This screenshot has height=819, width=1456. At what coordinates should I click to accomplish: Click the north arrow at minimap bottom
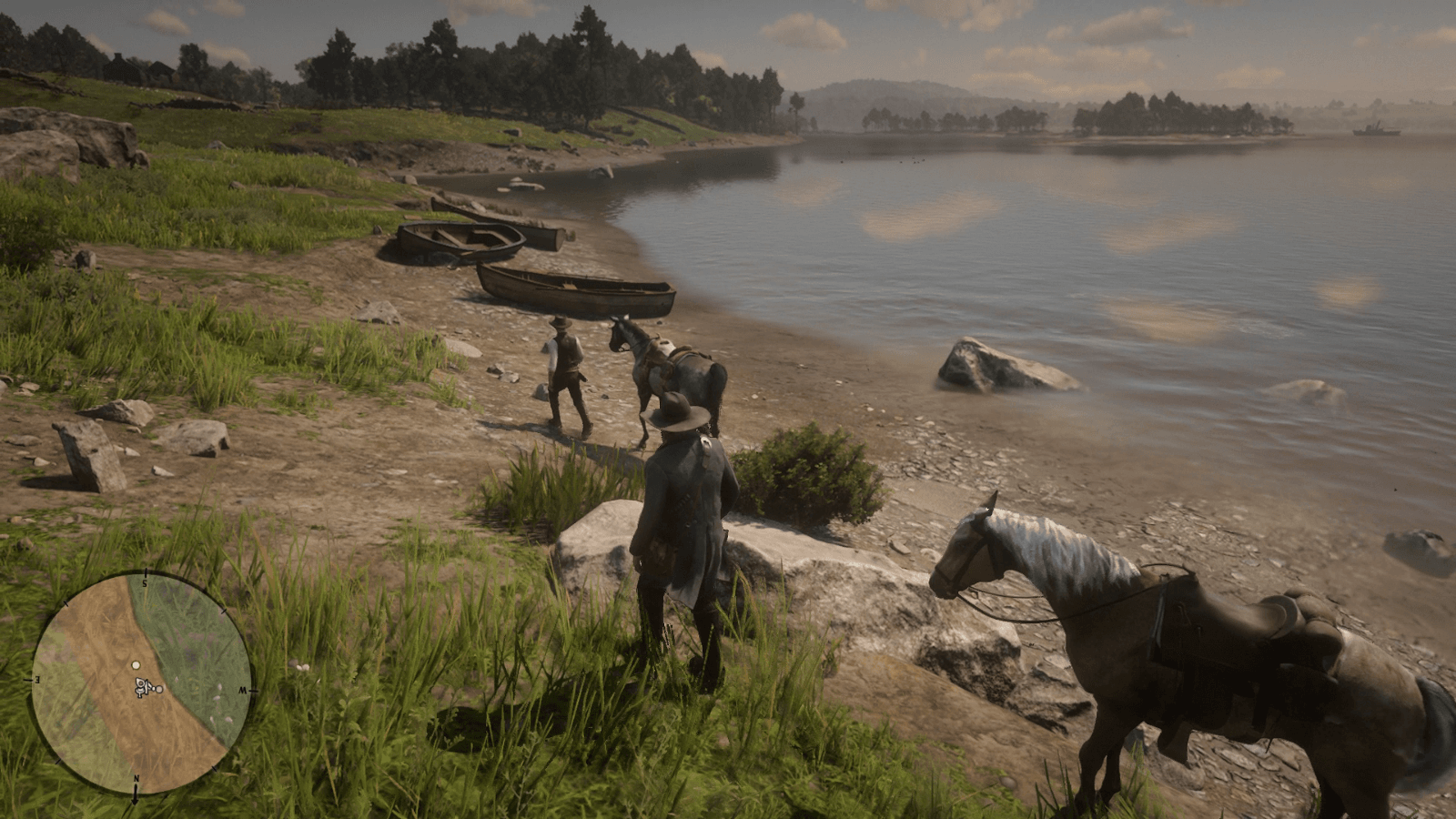click(136, 796)
